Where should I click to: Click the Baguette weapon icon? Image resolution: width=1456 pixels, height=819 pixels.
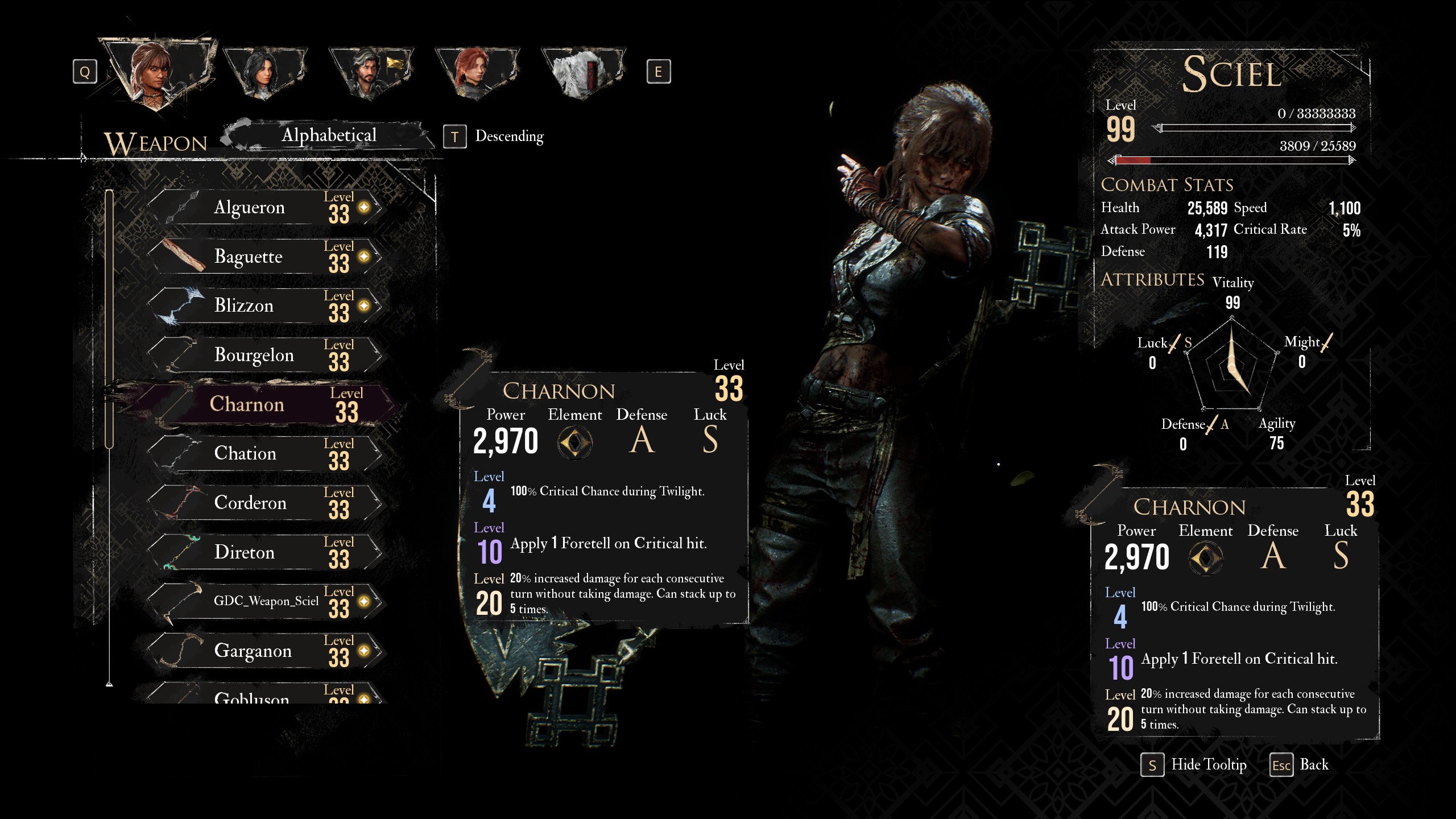click(183, 255)
